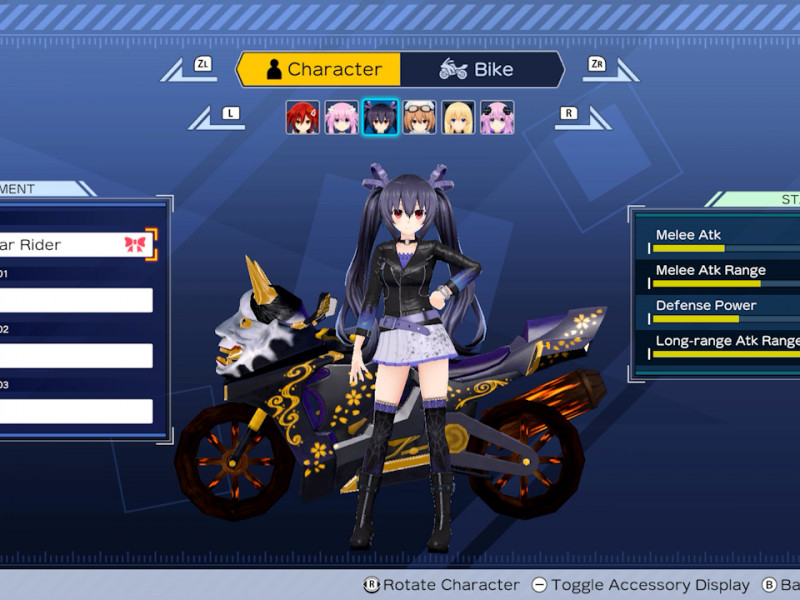Select the blonde-haired character portrait
The width and height of the screenshot is (800, 600).
pyautogui.click(x=458, y=117)
